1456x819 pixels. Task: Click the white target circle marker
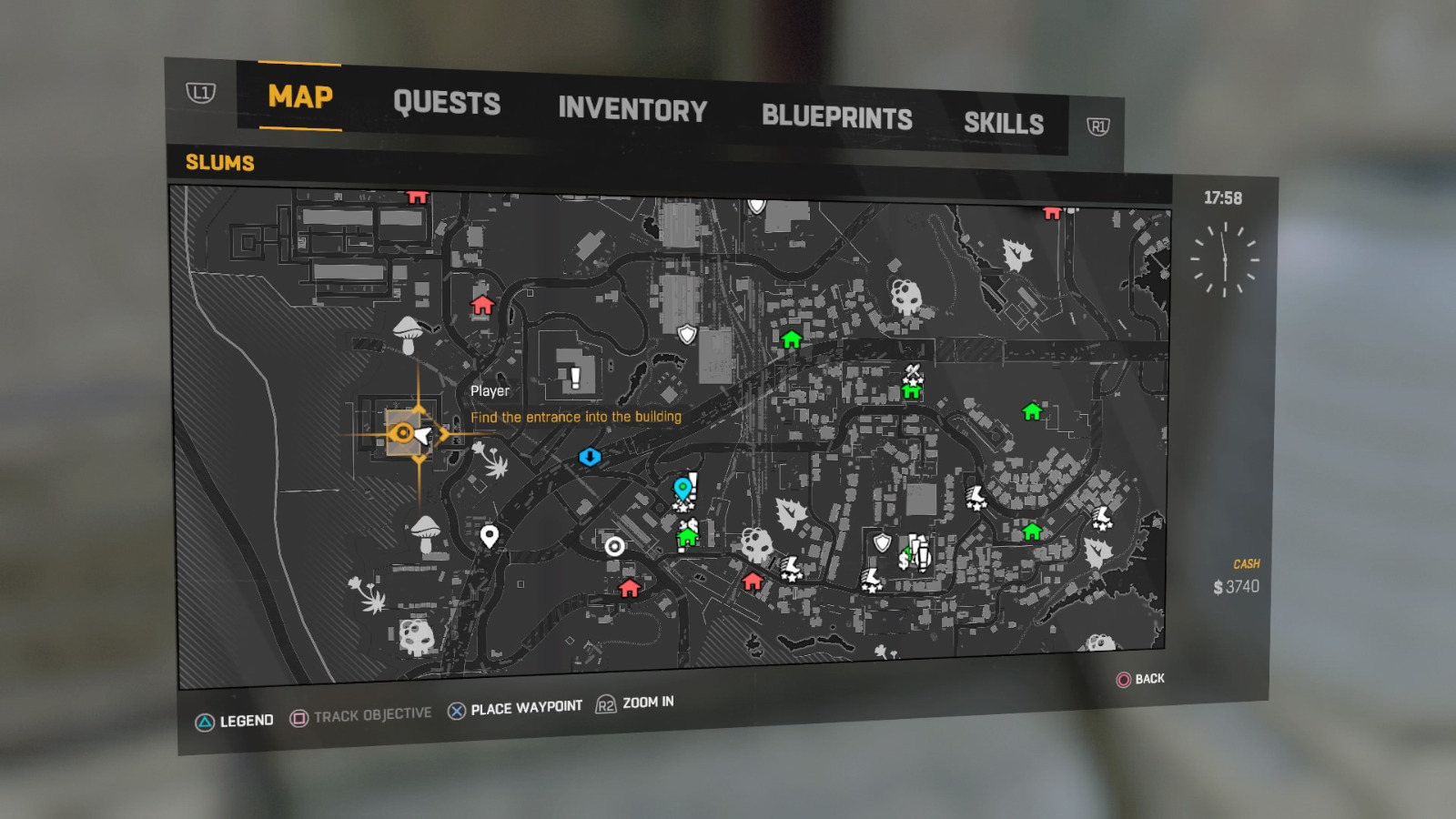click(x=617, y=547)
